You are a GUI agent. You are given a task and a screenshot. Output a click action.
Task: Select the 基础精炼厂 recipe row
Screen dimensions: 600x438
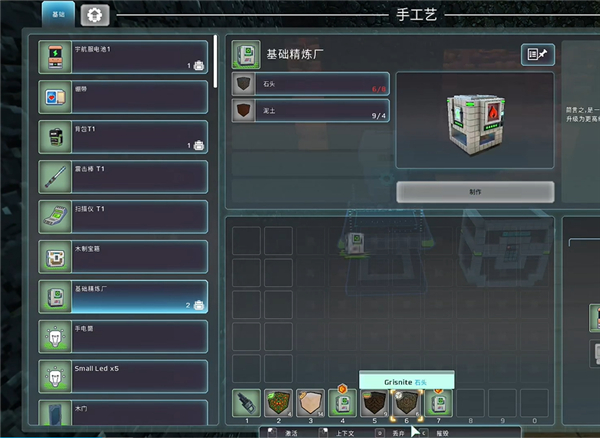[122, 296]
